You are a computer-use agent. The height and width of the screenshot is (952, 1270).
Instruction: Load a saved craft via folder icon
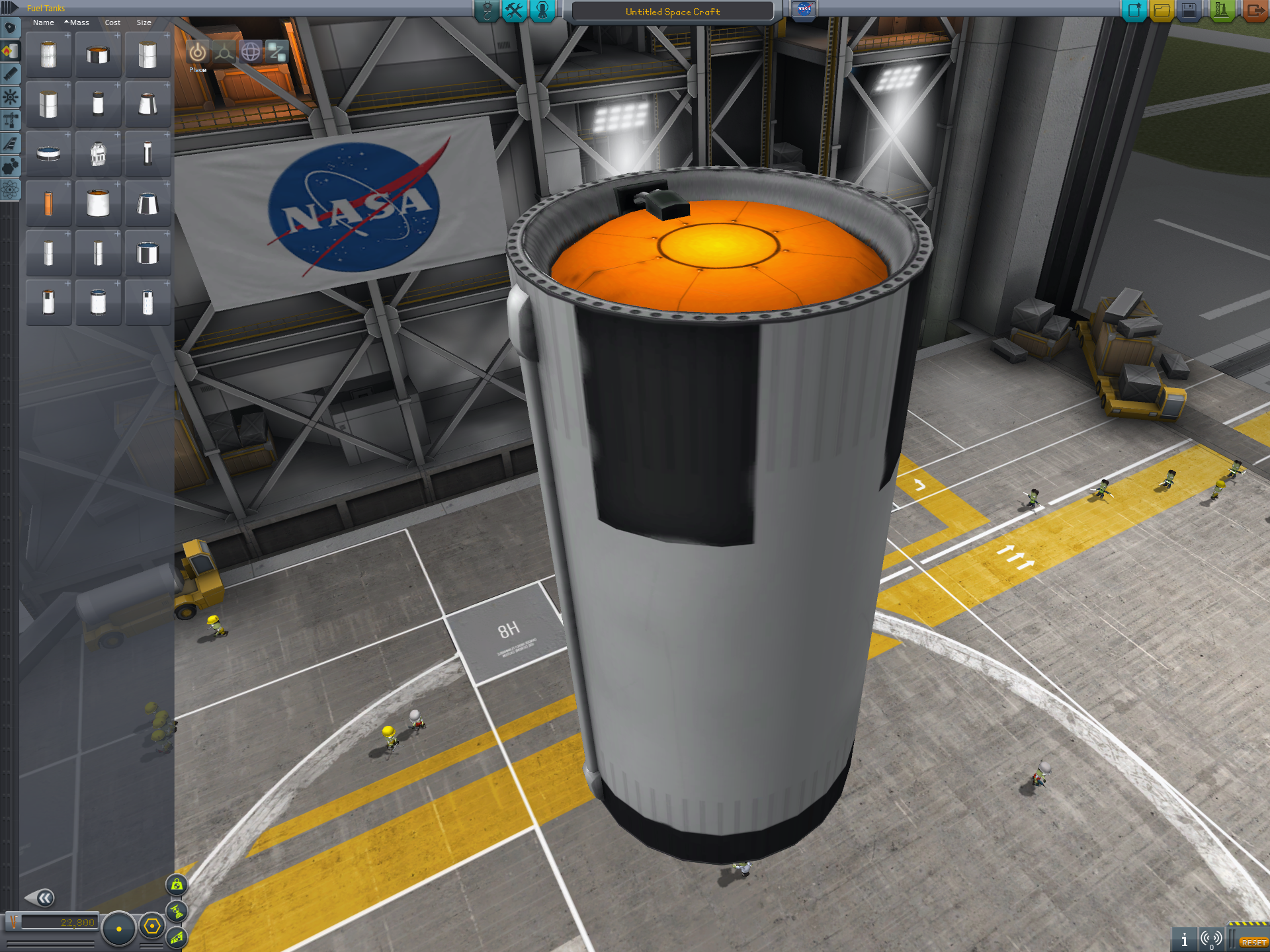click(x=1162, y=11)
